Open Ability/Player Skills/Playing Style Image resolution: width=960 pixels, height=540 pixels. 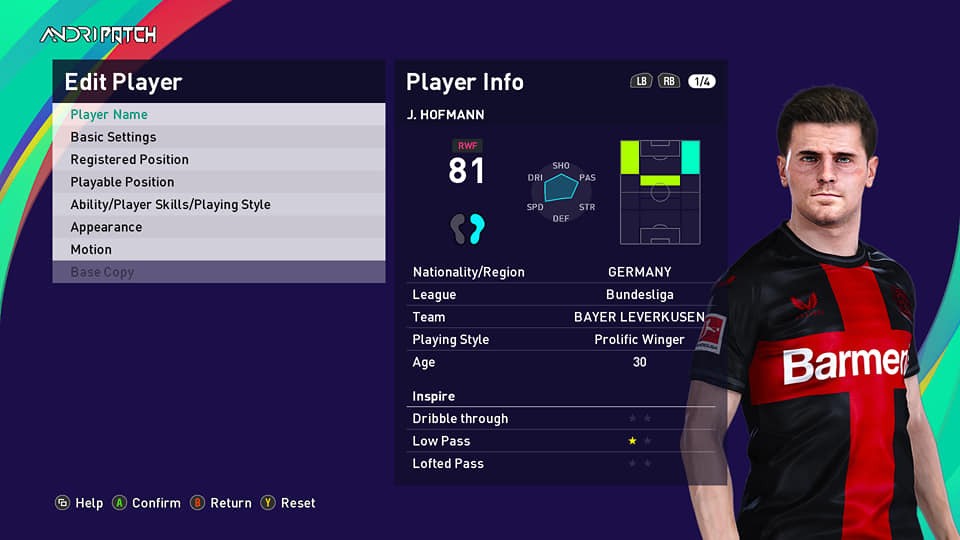[x=218, y=205]
